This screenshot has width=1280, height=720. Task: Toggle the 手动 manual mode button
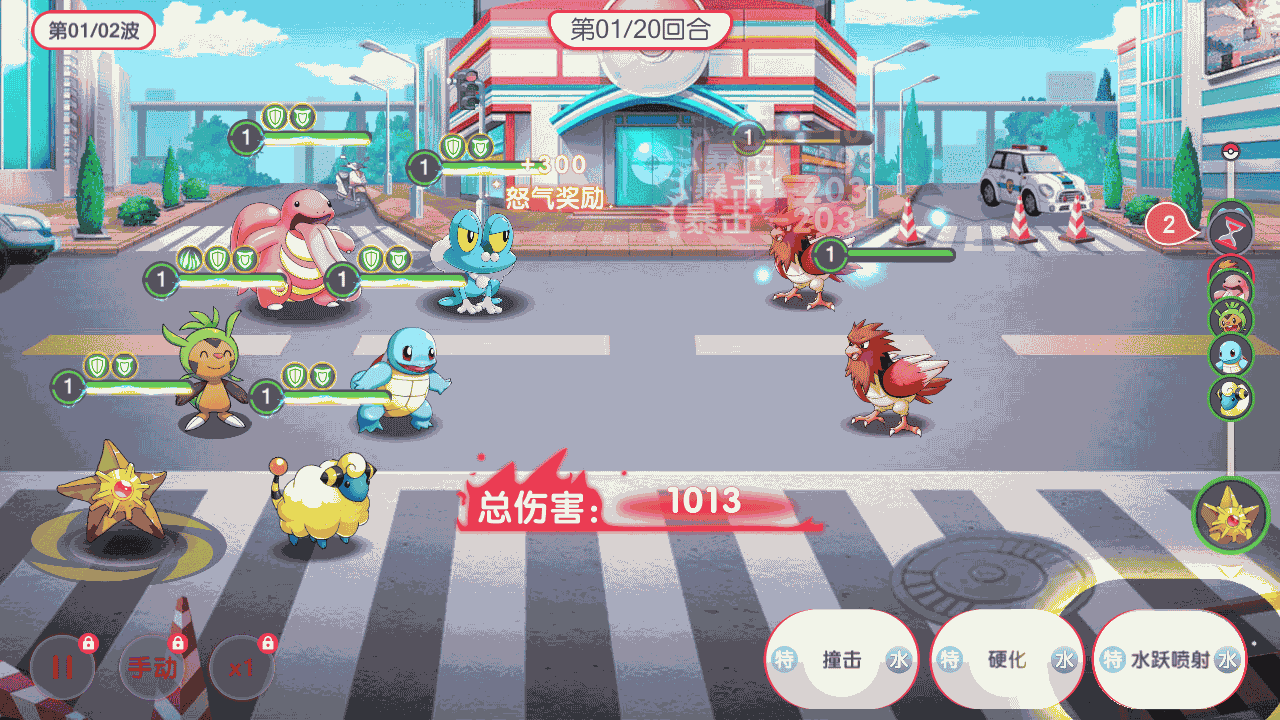pos(152,667)
